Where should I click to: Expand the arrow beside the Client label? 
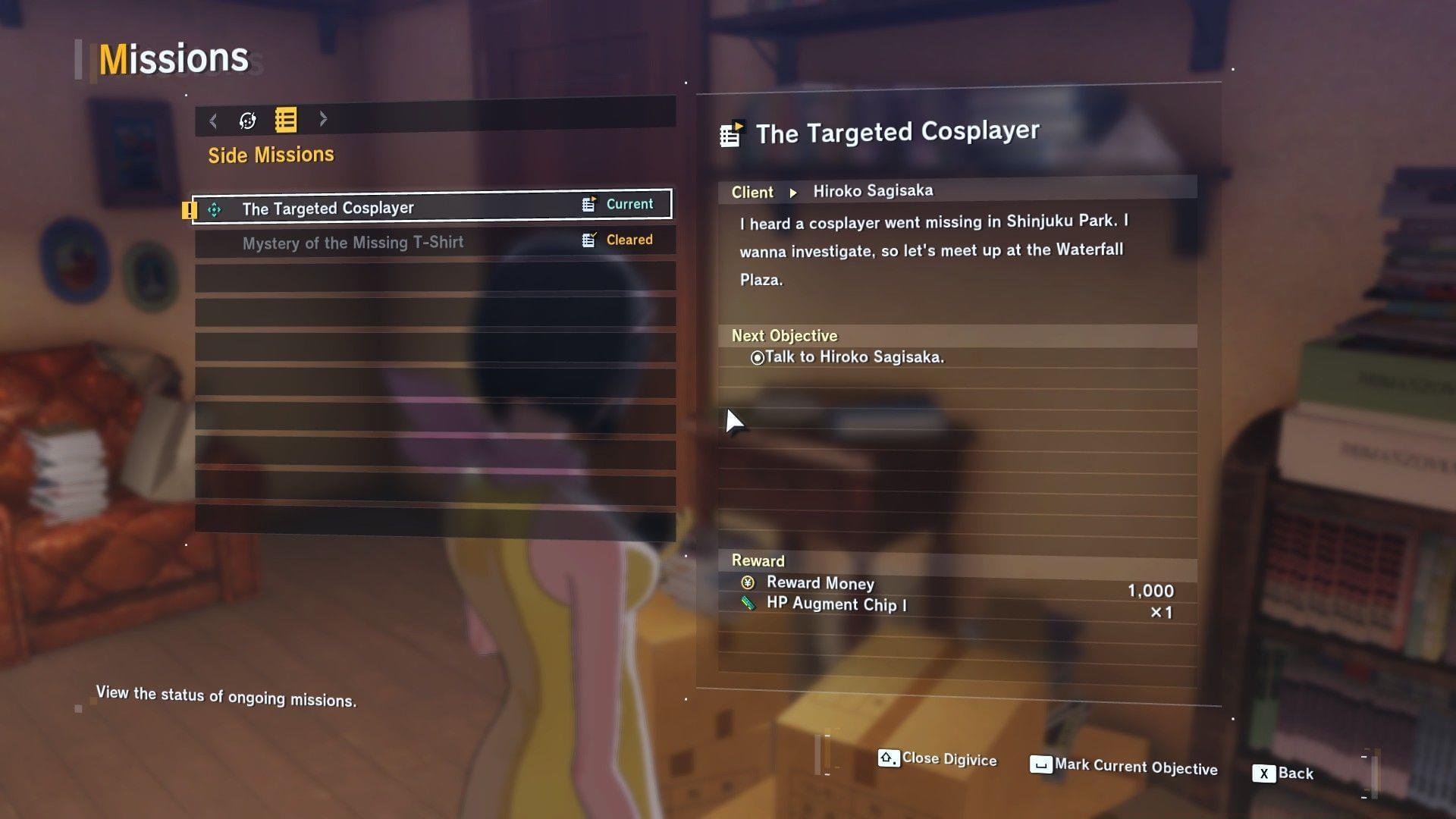click(793, 192)
